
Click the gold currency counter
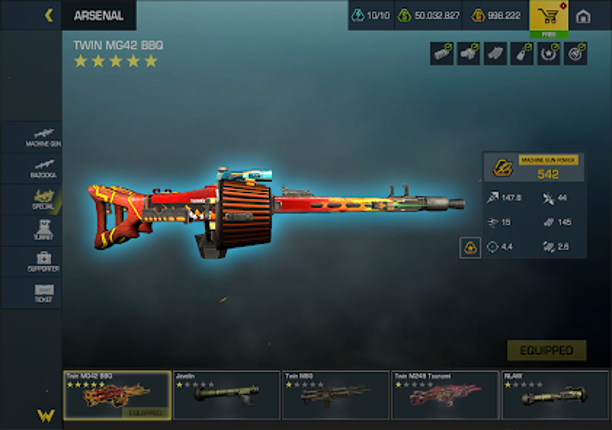click(496, 16)
